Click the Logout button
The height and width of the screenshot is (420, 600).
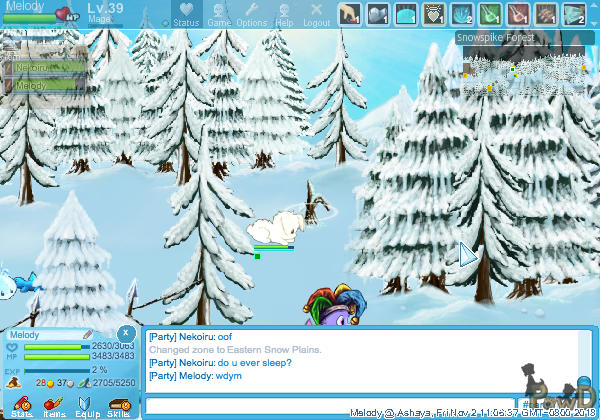[x=316, y=14]
